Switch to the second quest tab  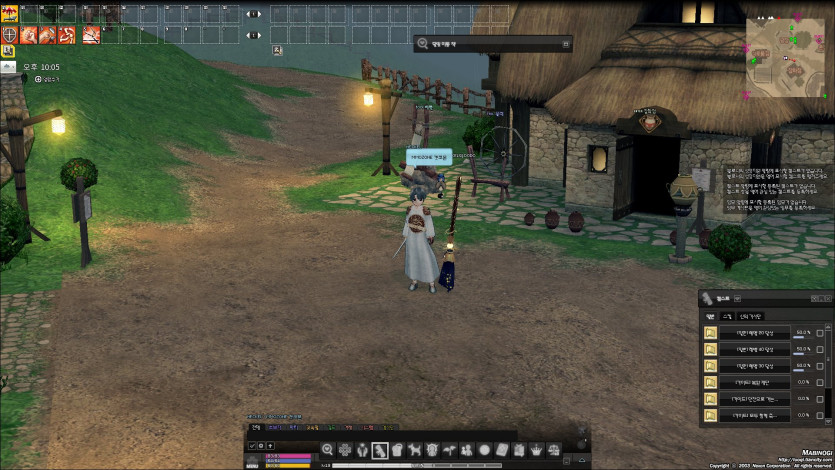(726, 316)
